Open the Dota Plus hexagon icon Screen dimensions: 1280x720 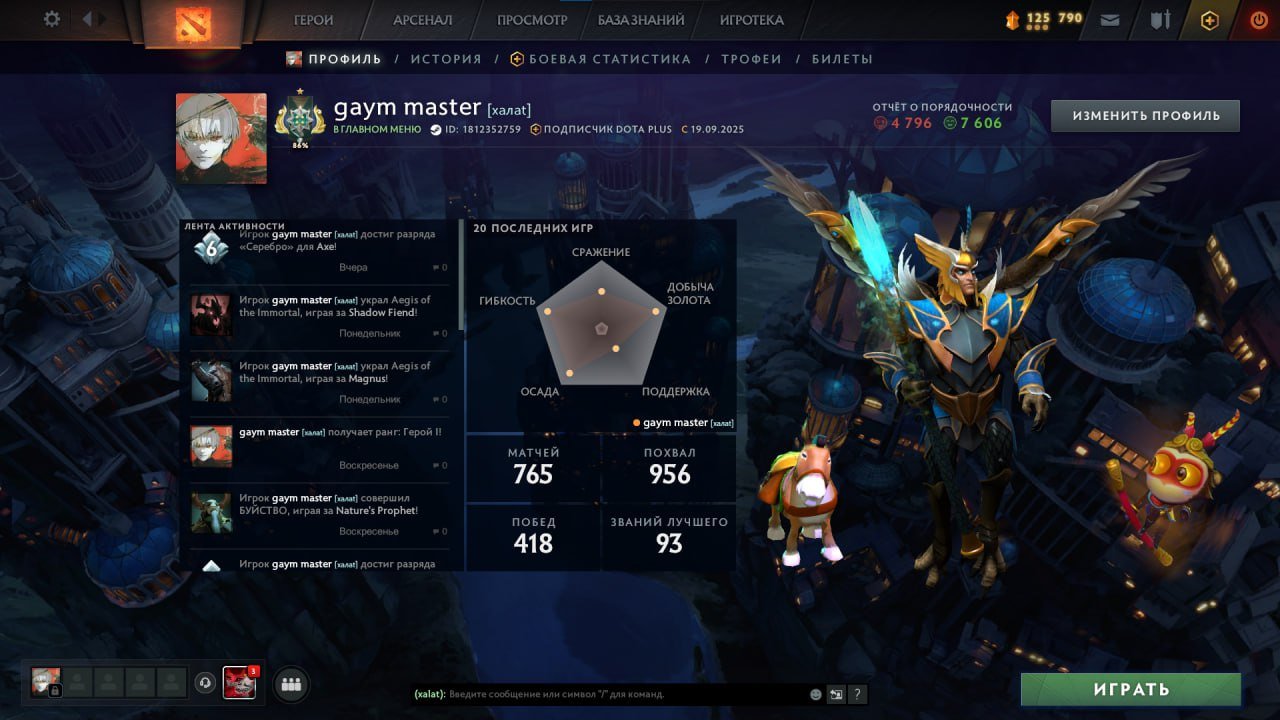(1210, 20)
